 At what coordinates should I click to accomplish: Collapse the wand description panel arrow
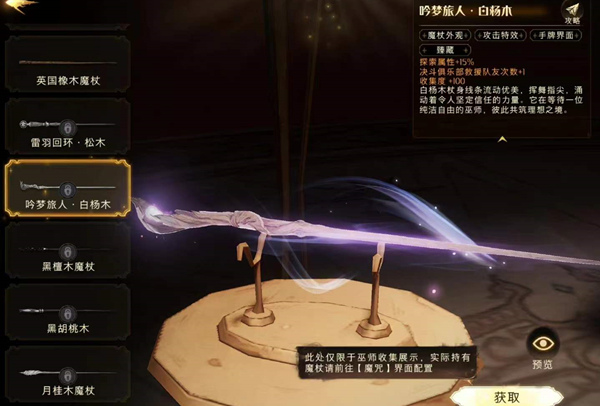[x=503, y=140]
